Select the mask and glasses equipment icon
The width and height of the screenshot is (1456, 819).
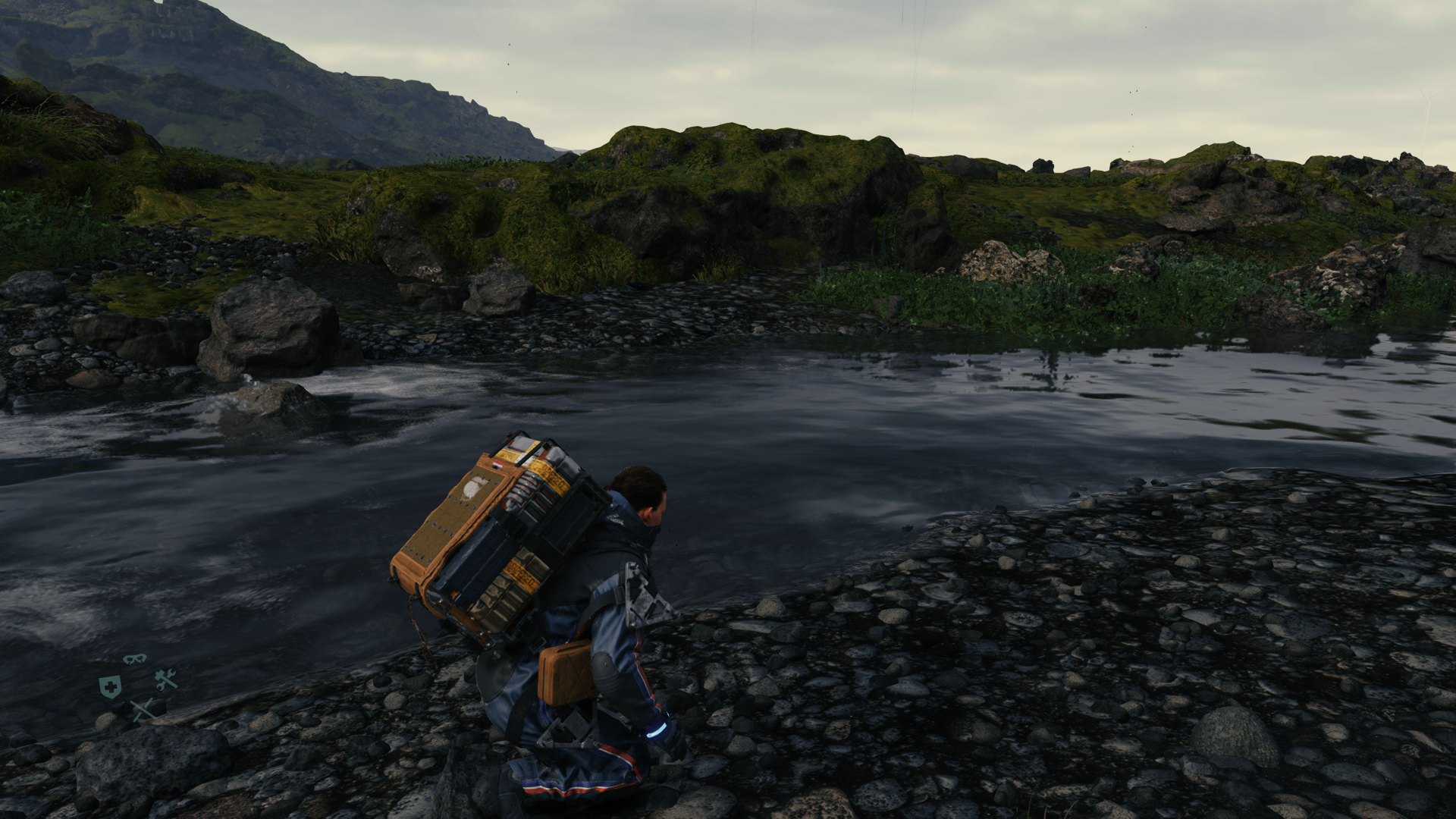(x=135, y=658)
